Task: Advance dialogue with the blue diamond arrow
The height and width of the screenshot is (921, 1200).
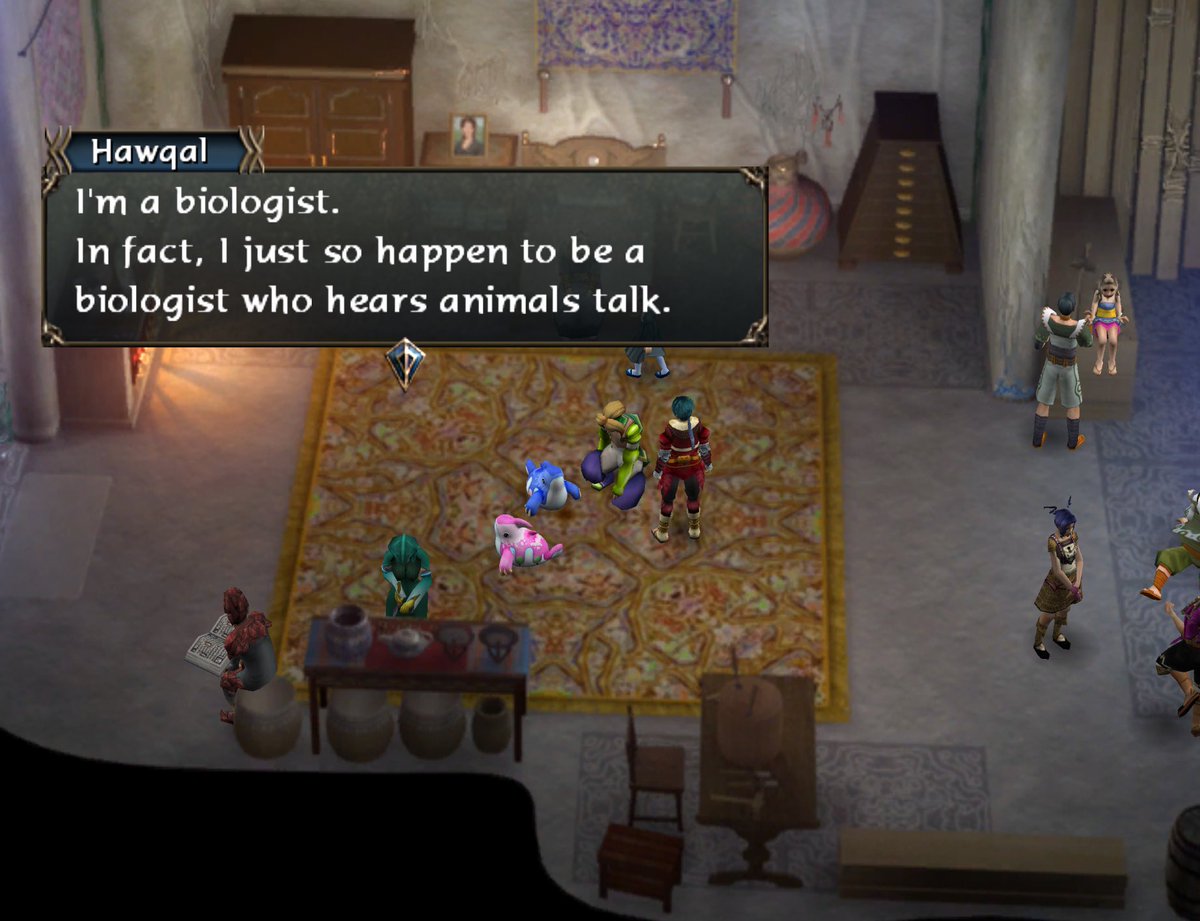Action: [405, 362]
